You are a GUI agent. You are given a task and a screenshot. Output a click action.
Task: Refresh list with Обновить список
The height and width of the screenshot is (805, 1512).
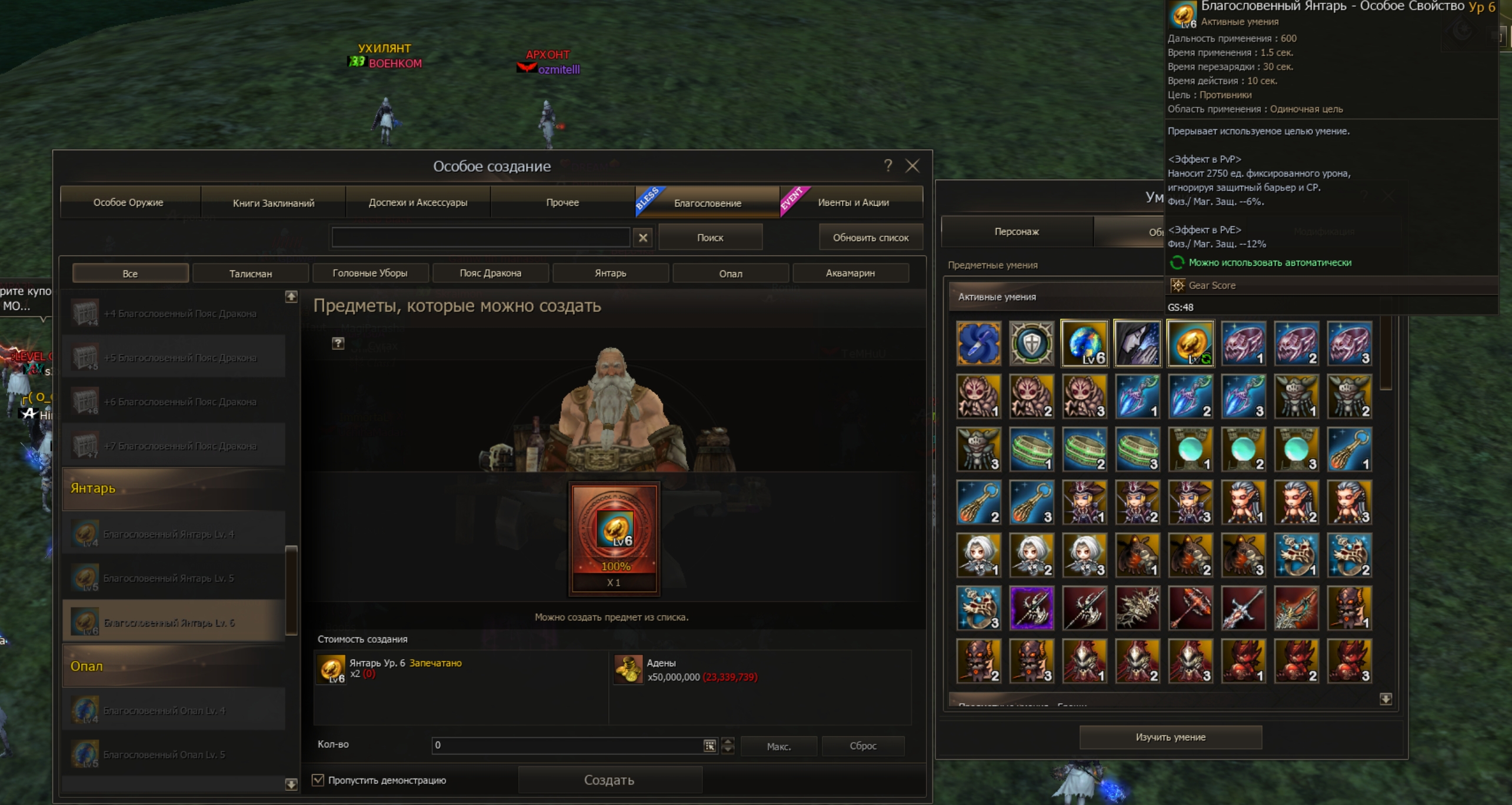(870, 238)
